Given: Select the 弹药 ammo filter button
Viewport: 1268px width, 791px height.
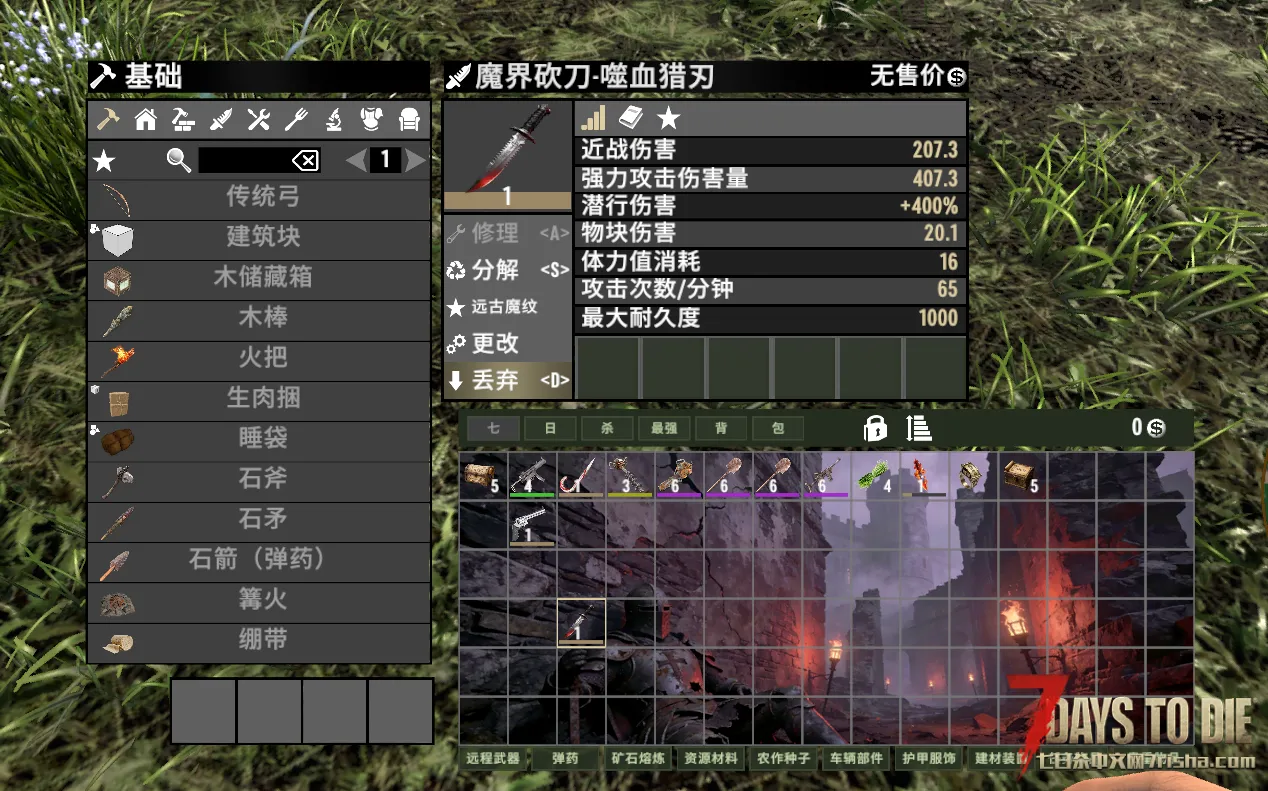Looking at the screenshot, I should pyautogui.click(x=565, y=758).
